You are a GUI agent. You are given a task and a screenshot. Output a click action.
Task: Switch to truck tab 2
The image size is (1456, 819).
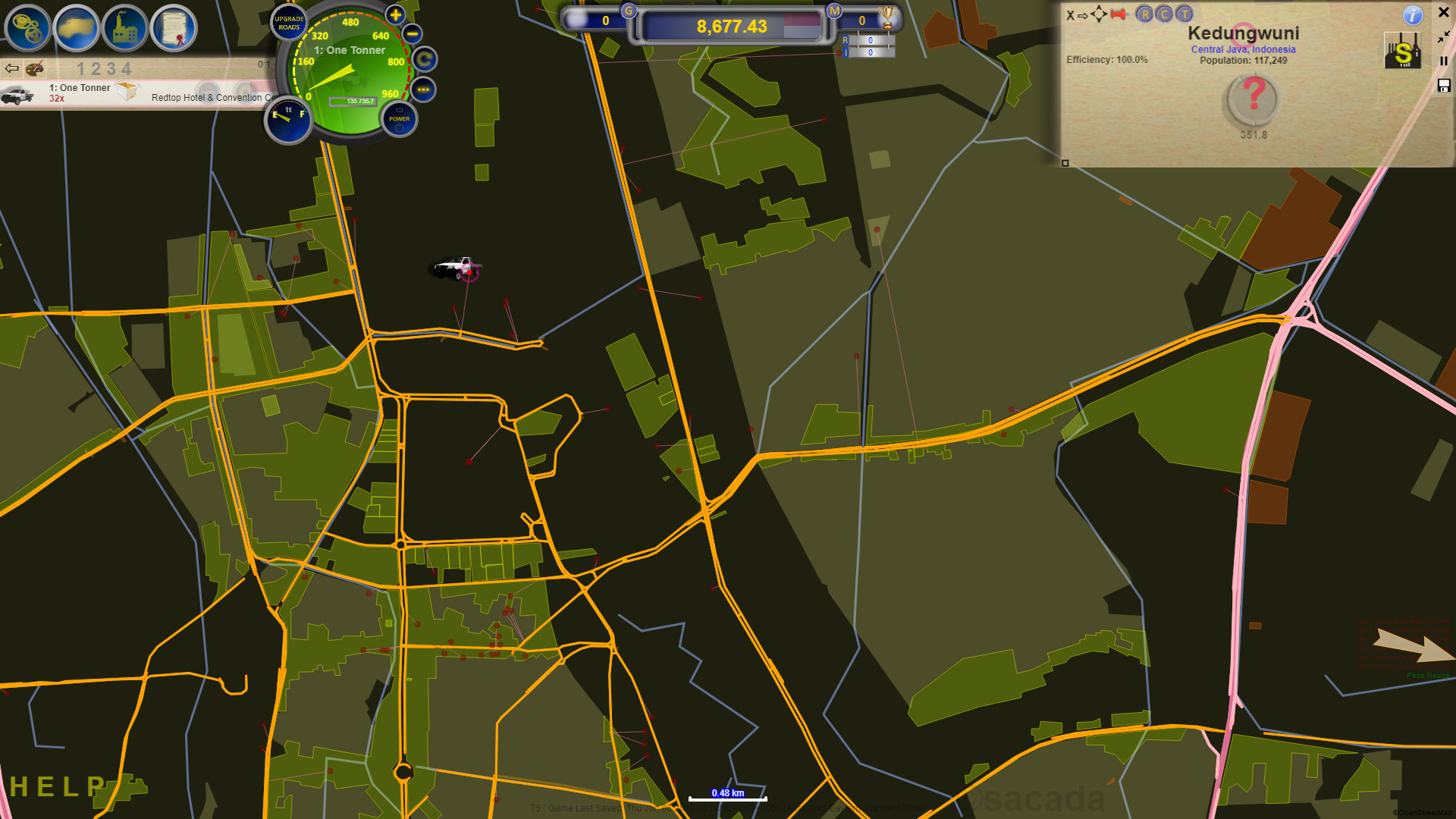[95, 68]
